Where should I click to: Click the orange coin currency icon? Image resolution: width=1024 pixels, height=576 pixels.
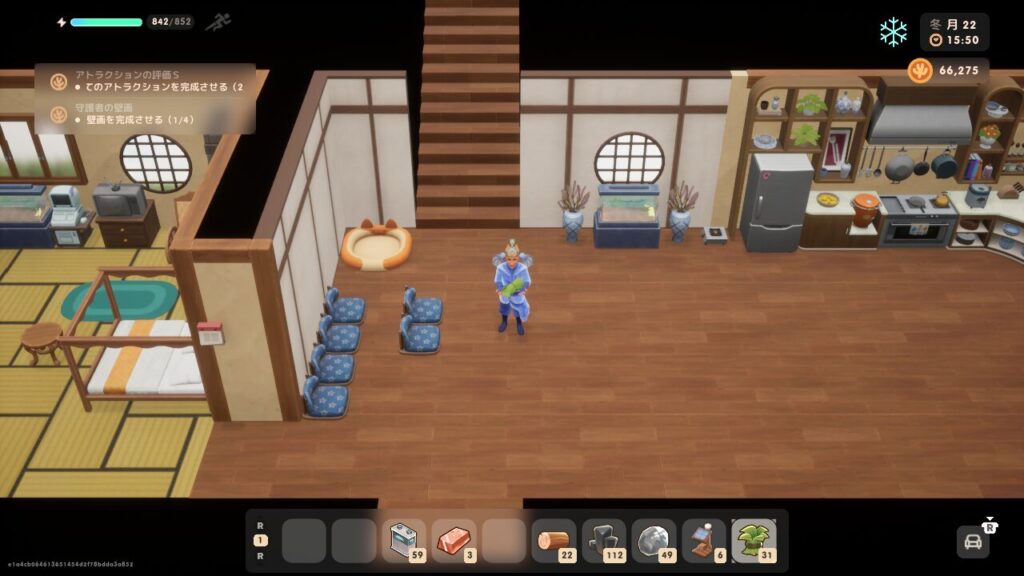920,71
